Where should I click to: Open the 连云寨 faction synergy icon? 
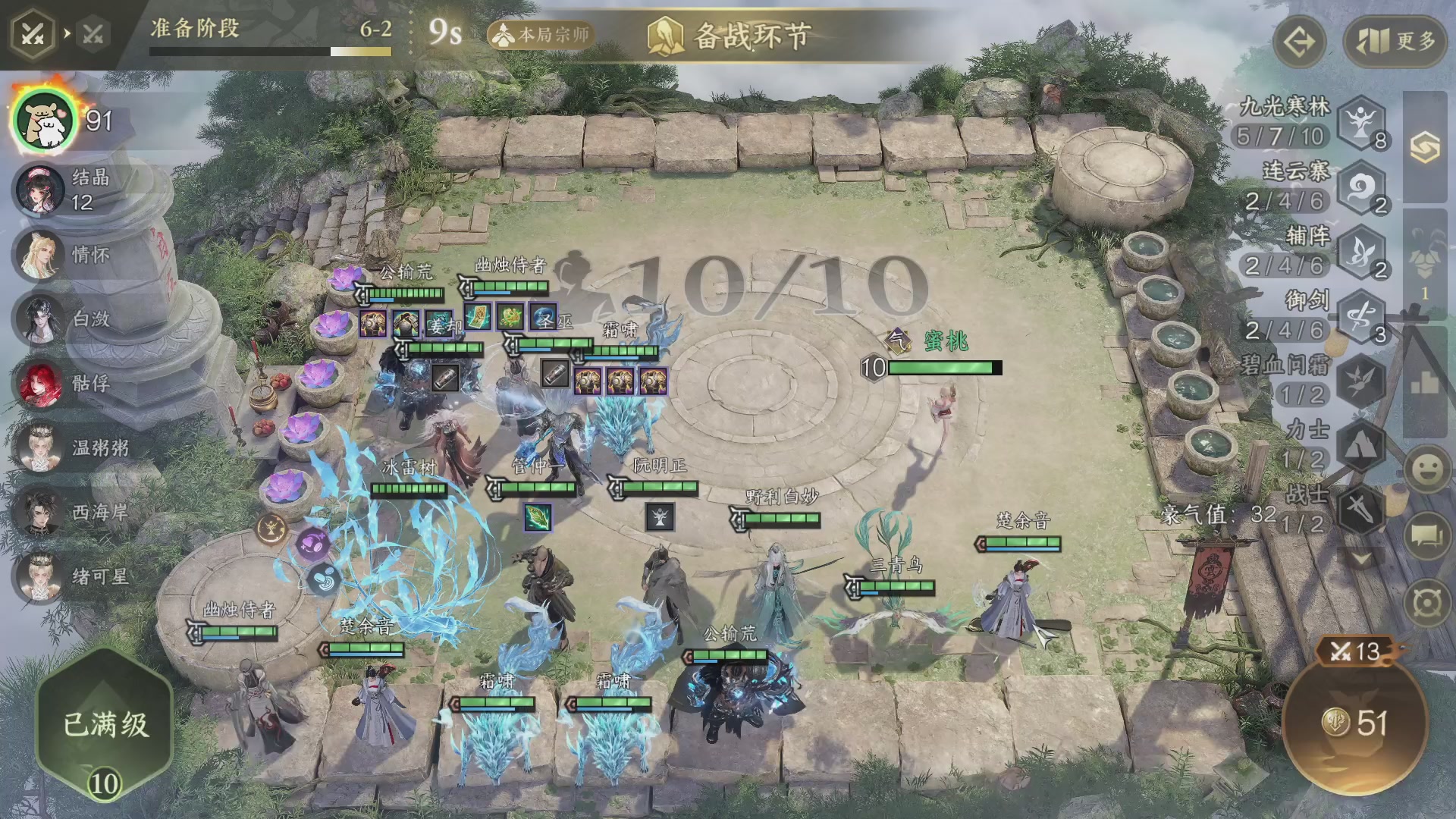pos(1362,187)
